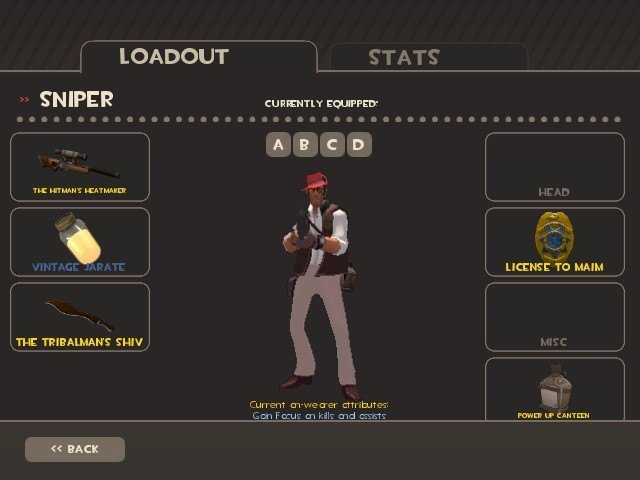Screen dimensions: 640x480
Task: Choose the Vintage Jarate slot
Action: 80,242
